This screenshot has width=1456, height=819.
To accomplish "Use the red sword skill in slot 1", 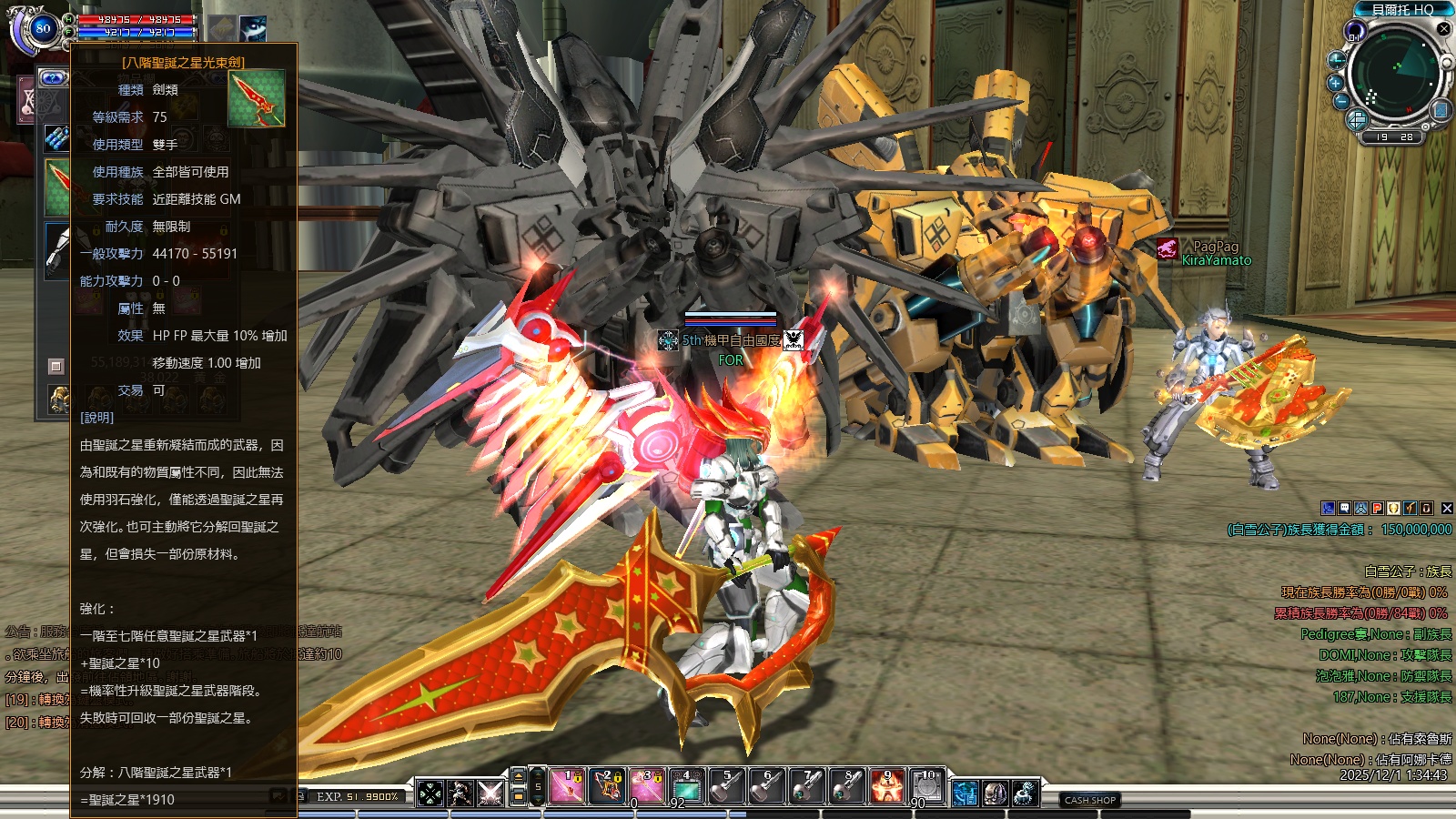I will [567, 787].
